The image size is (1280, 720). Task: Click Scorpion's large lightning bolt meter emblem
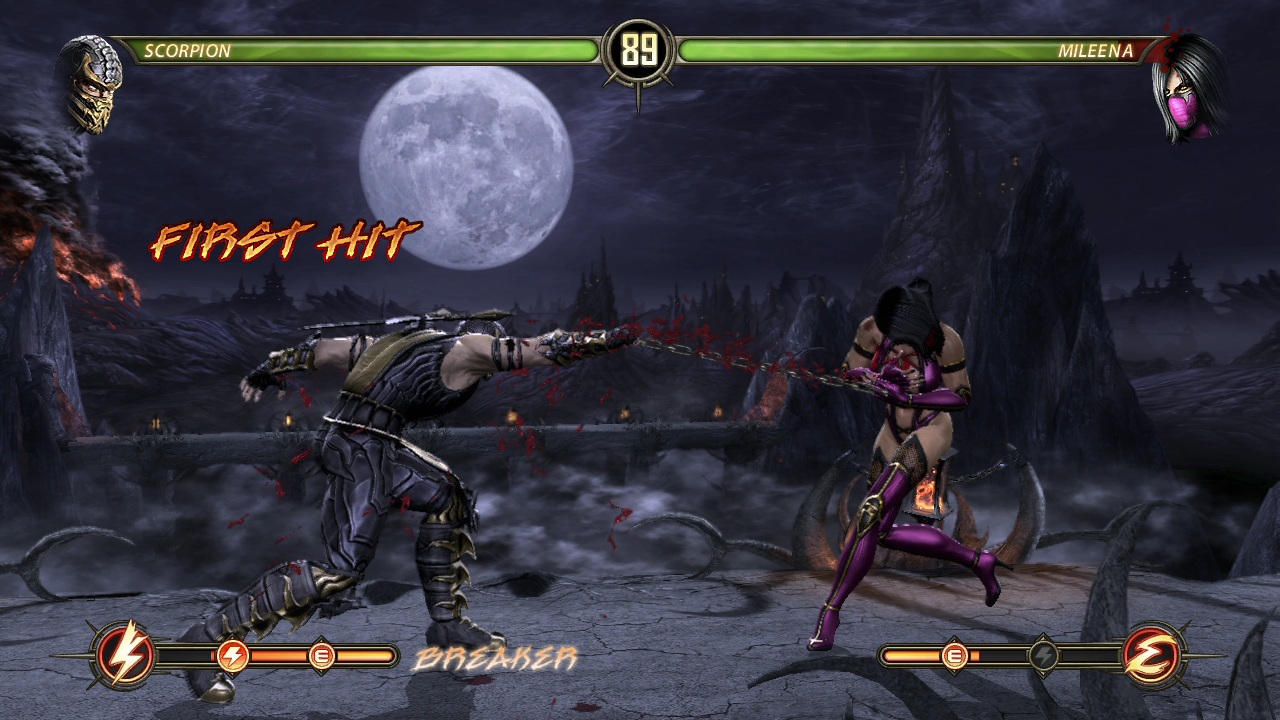pos(125,656)
